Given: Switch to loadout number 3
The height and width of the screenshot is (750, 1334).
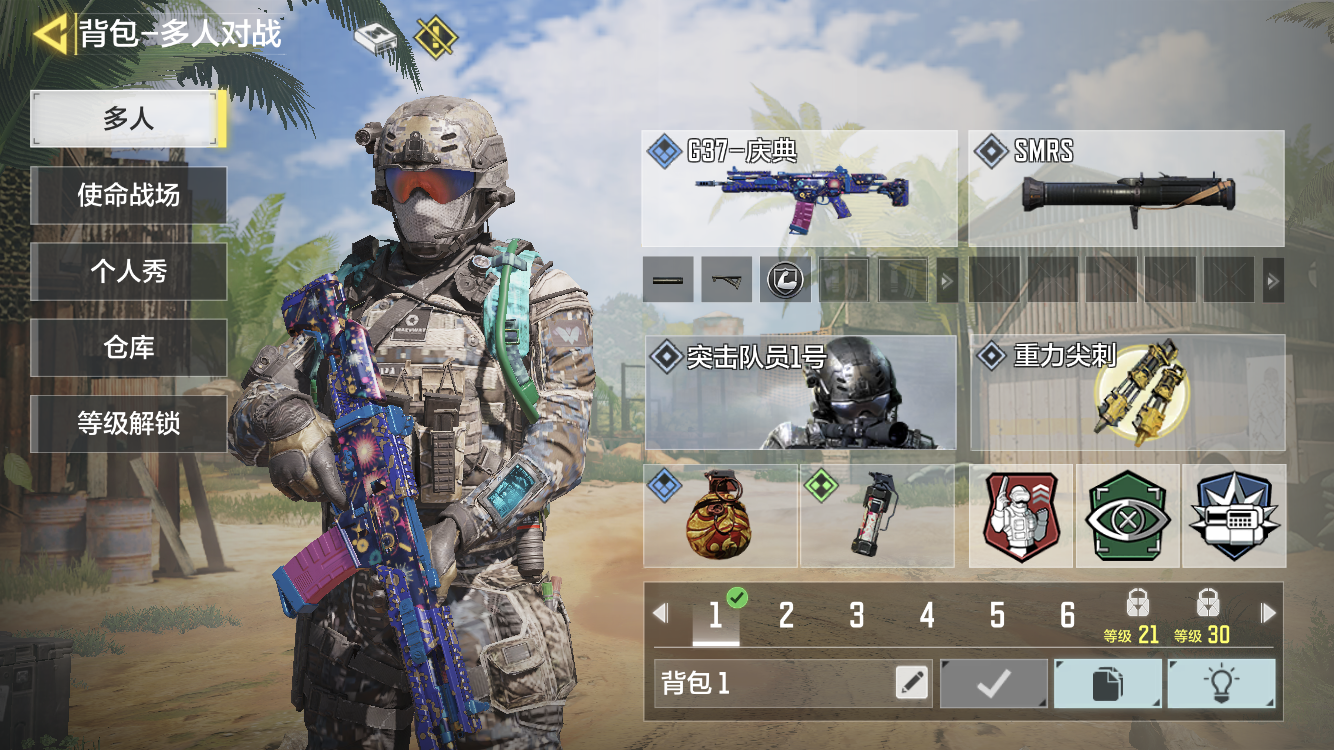Looking at the screenshot, I should point(857,615).
